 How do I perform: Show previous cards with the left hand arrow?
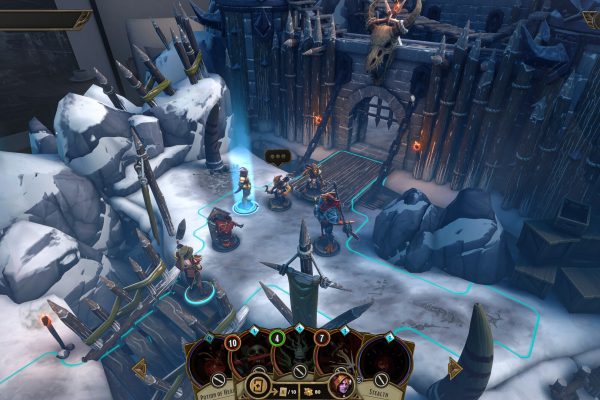tap(140, 368)
